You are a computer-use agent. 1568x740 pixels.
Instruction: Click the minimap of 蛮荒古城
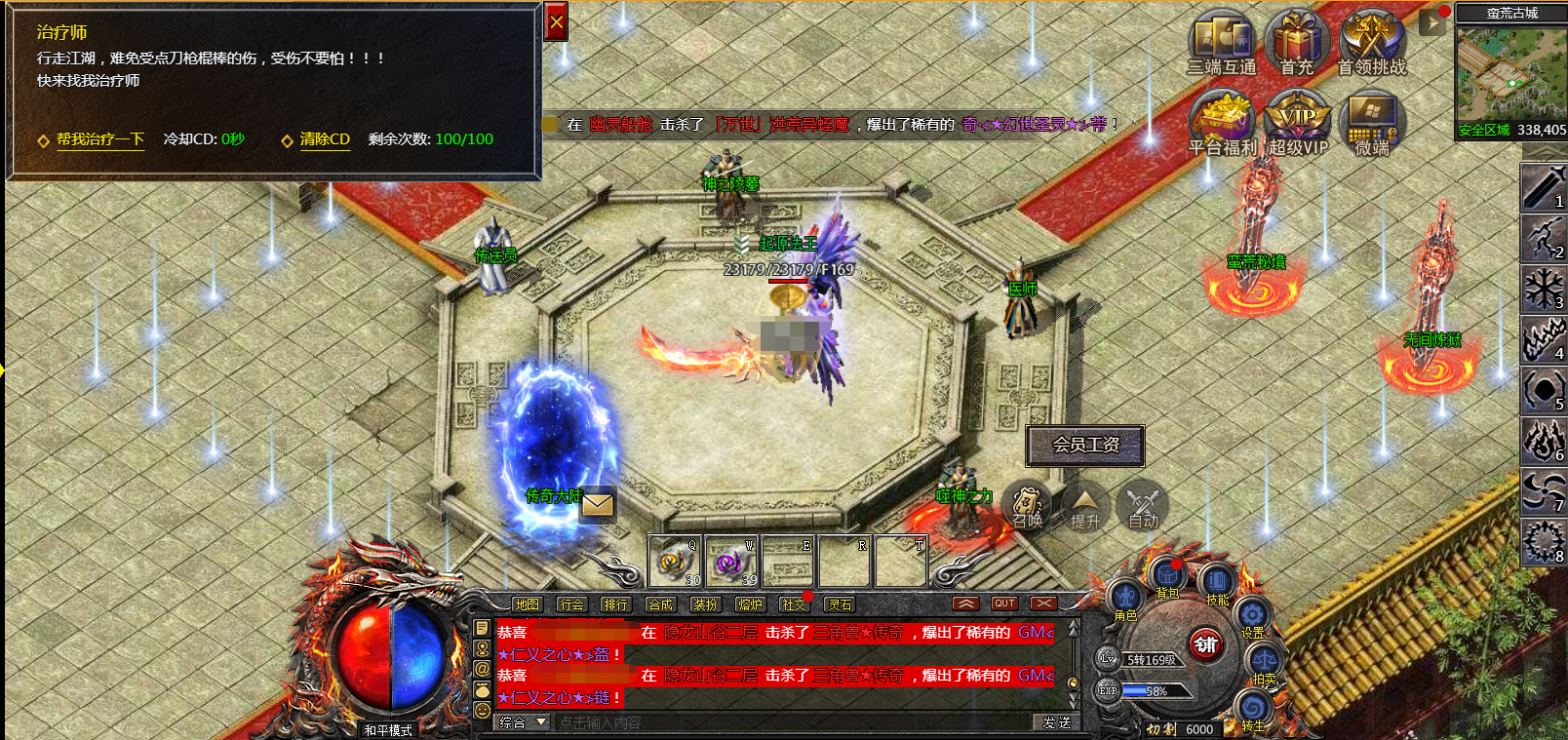coord(1509,74)
